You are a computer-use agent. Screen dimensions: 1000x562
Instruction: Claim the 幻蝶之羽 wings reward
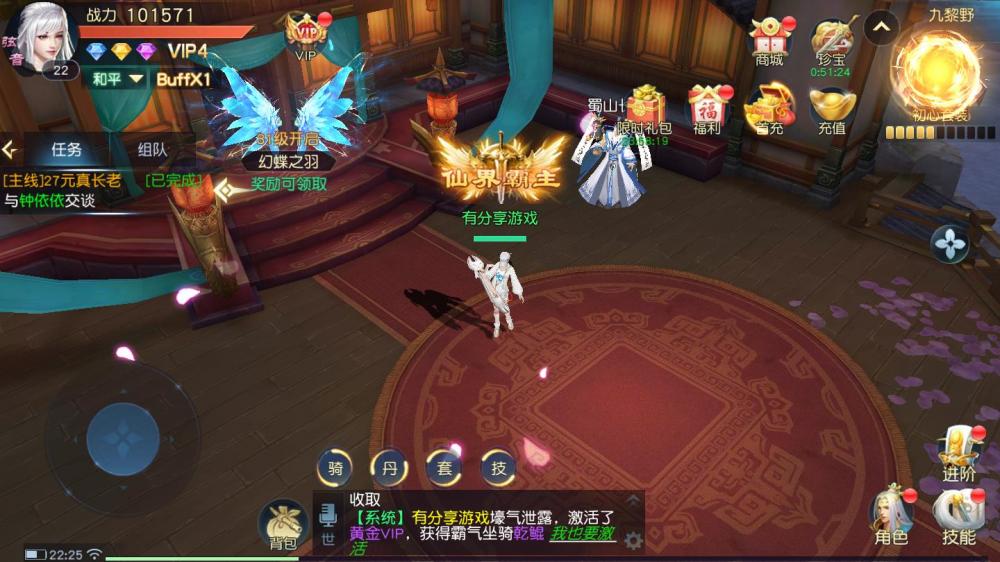click(288, 184)
